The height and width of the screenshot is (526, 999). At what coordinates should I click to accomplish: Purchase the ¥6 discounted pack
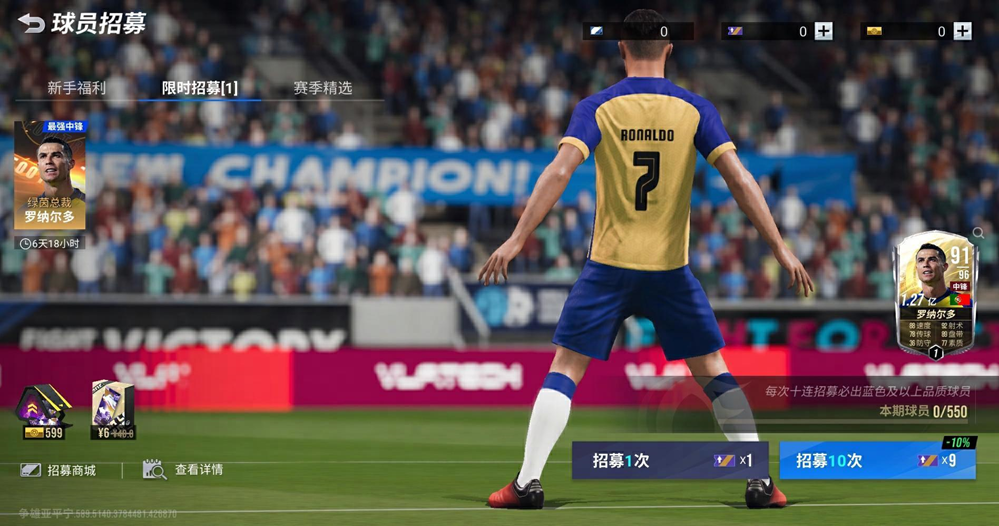tap(113, 412)
